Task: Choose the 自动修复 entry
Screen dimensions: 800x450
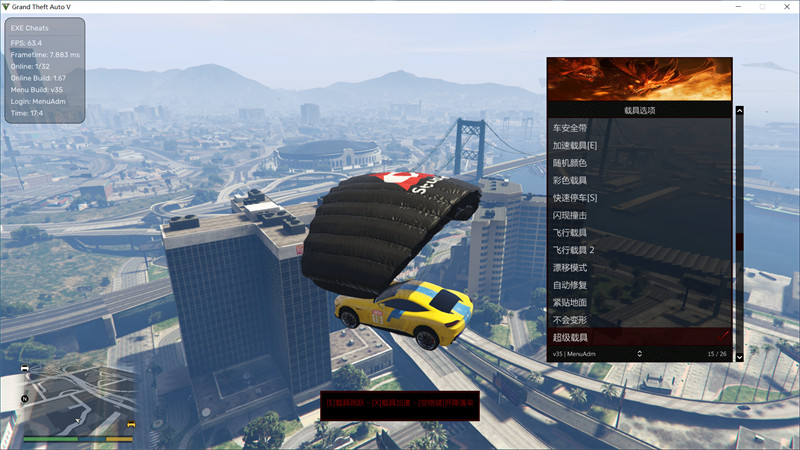Action: pos(571,285)
